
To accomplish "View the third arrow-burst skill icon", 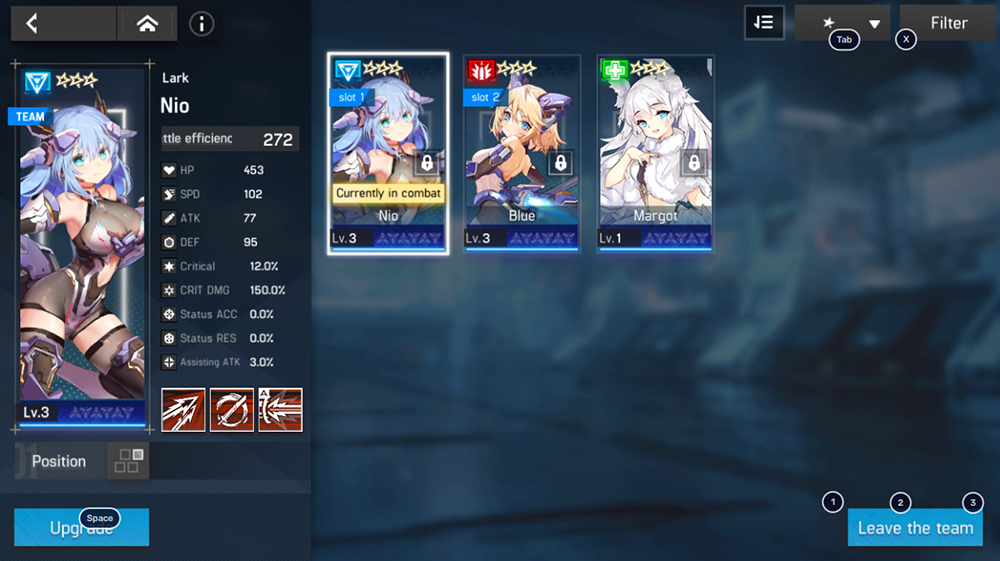I will coord(280,410).
